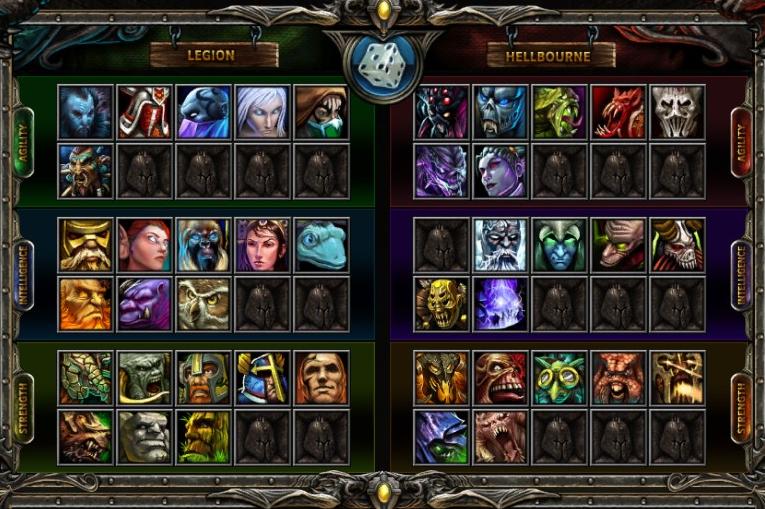Choose the horned skull Hellbourne hero

pyautogui.click(x=677, y=245)
